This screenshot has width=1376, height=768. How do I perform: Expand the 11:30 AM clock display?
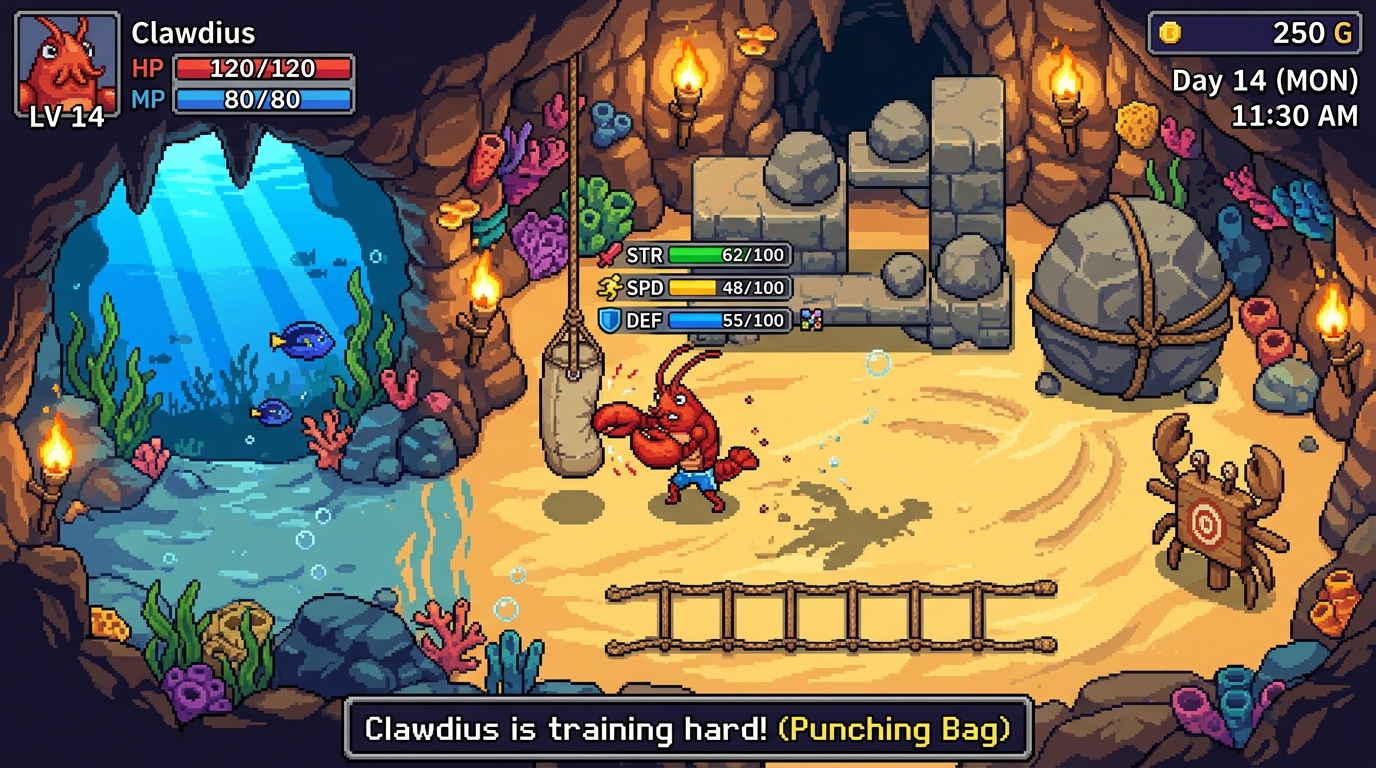1294,116
